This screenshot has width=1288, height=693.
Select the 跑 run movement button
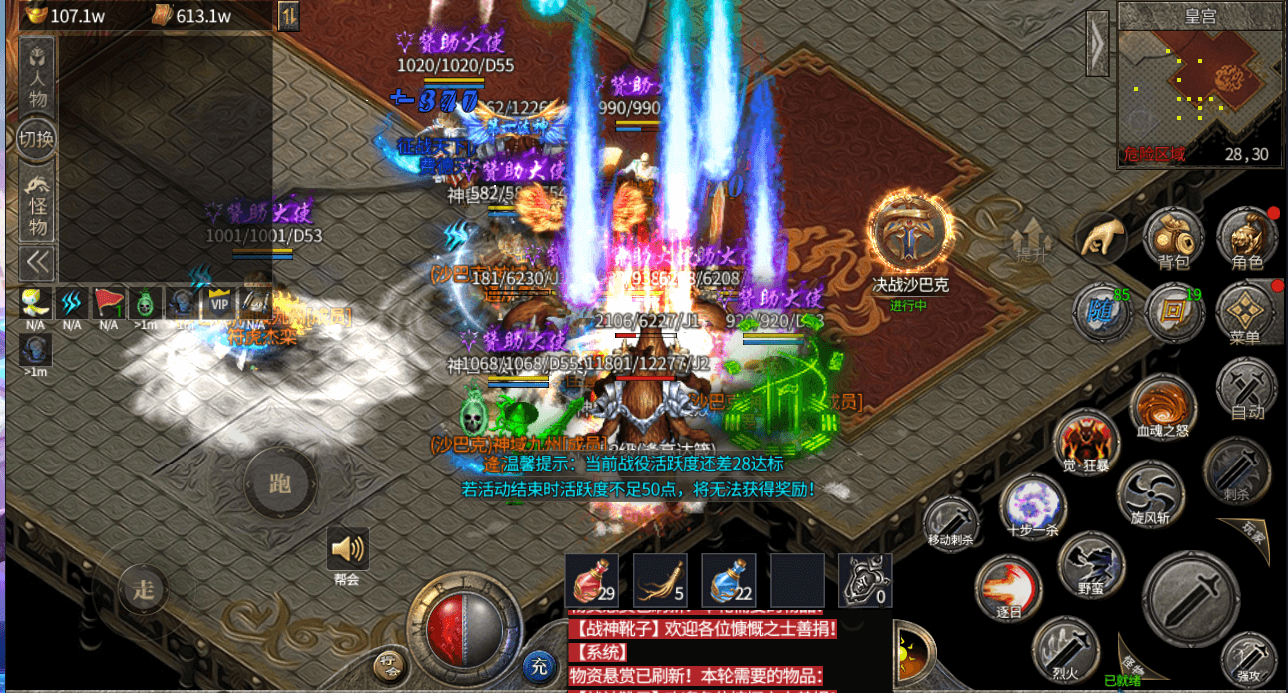[280, 484]
